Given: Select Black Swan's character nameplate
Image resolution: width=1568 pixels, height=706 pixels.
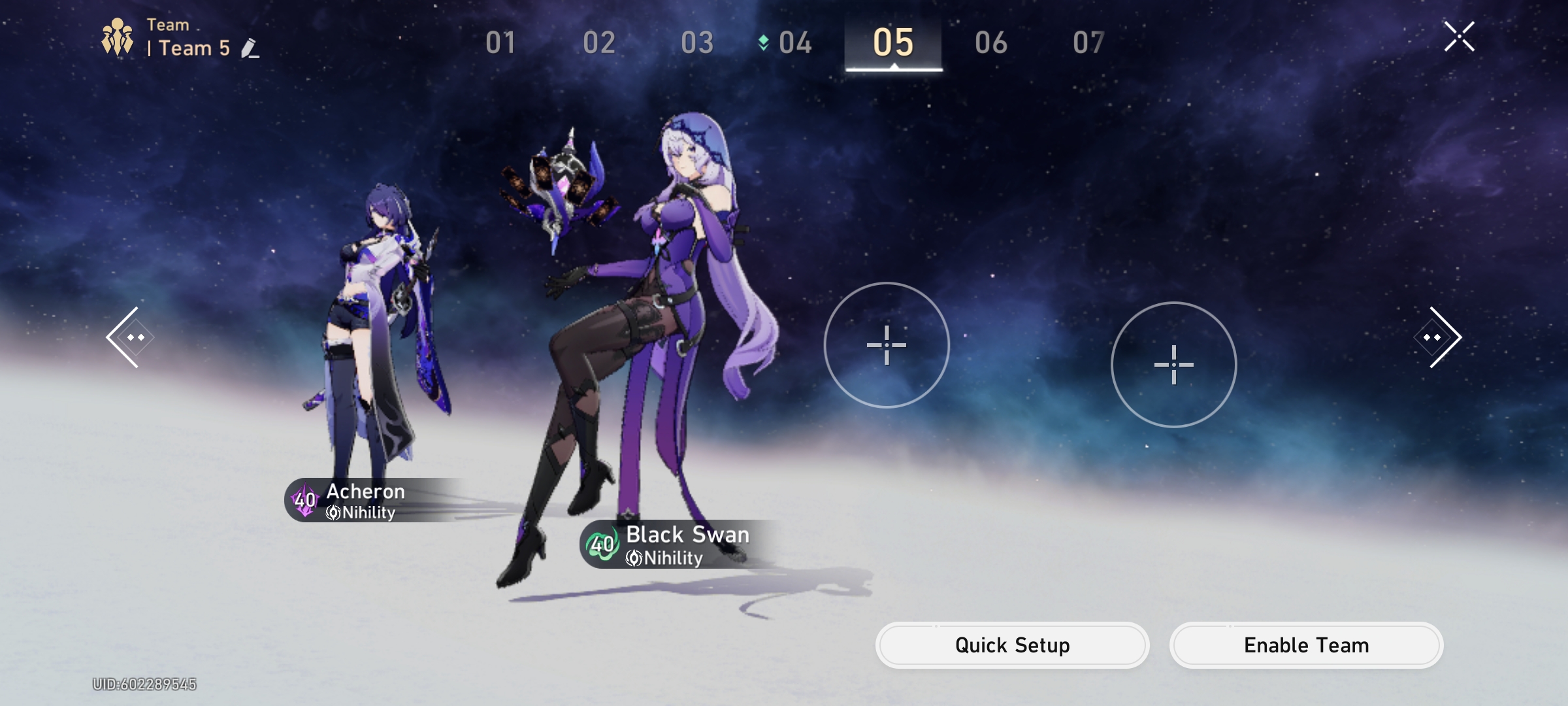Looking at the screenshot, I should [x=687, y=535].
